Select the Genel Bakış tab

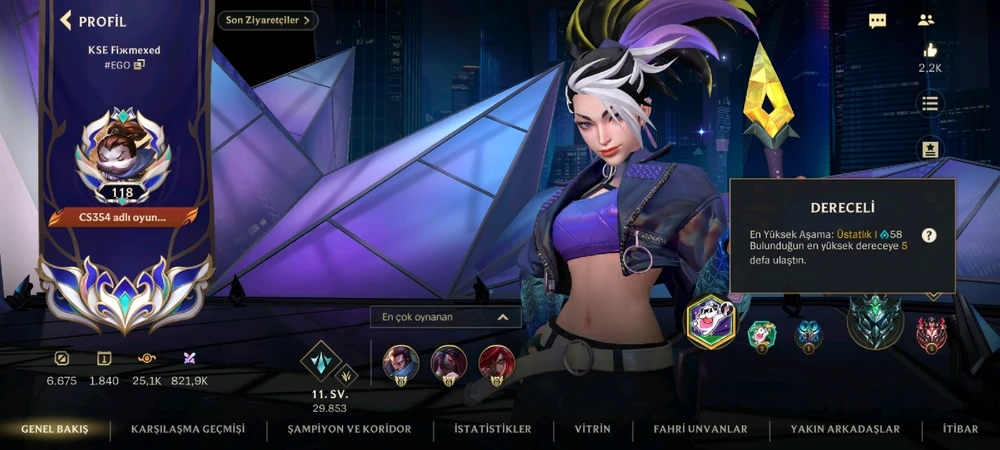(x=55, y=429)
